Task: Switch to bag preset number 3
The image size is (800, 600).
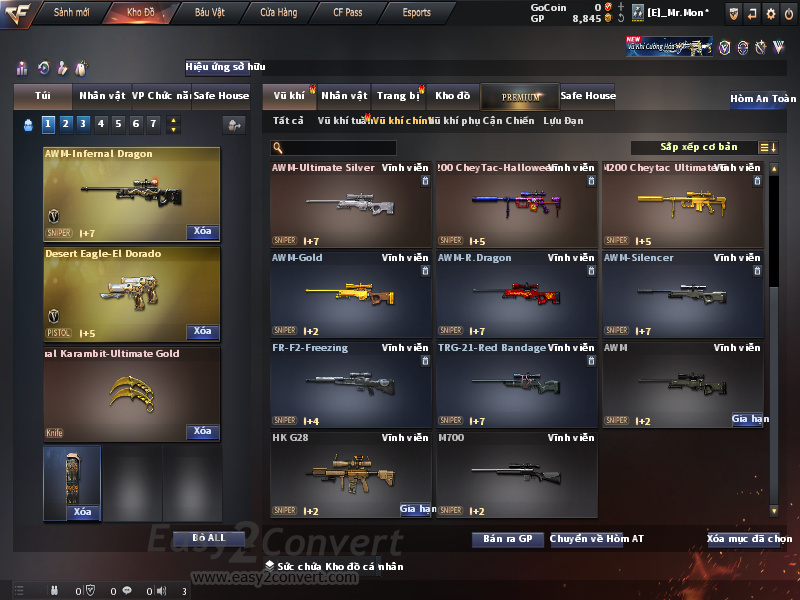Action: pyautogui.click(x=83, y=124)
